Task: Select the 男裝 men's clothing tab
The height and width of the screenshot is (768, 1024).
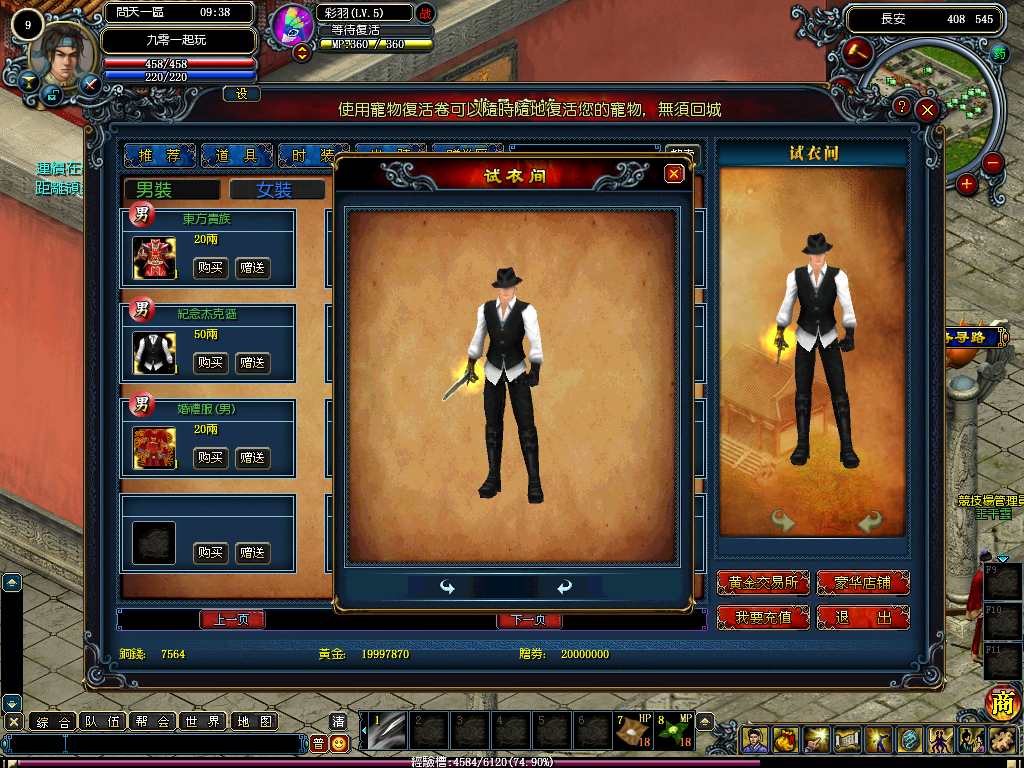Action: pos(170,190)
